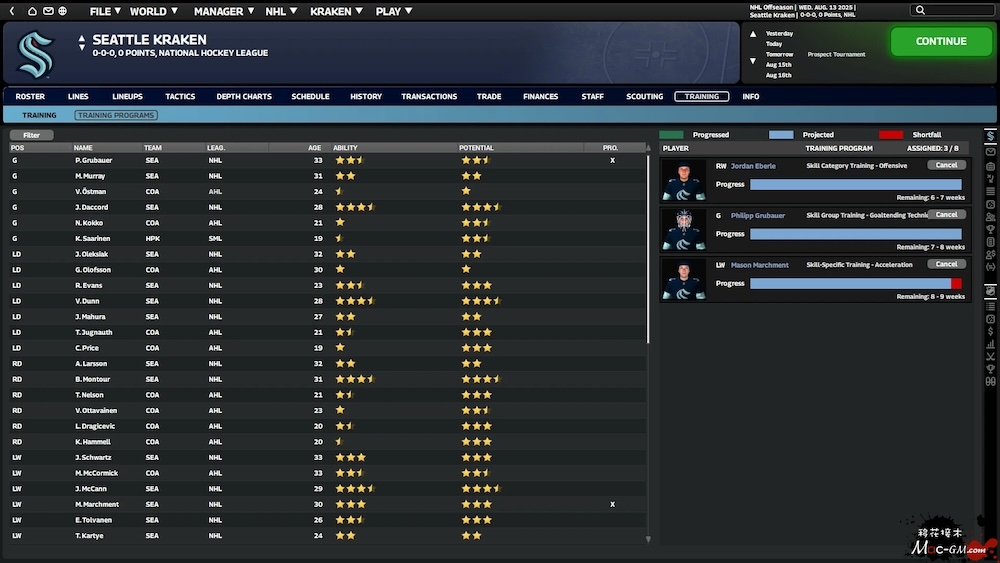This screenshot has width=1000, height=563.
Task: Open the Scouting tab
Action: point(644,97)
